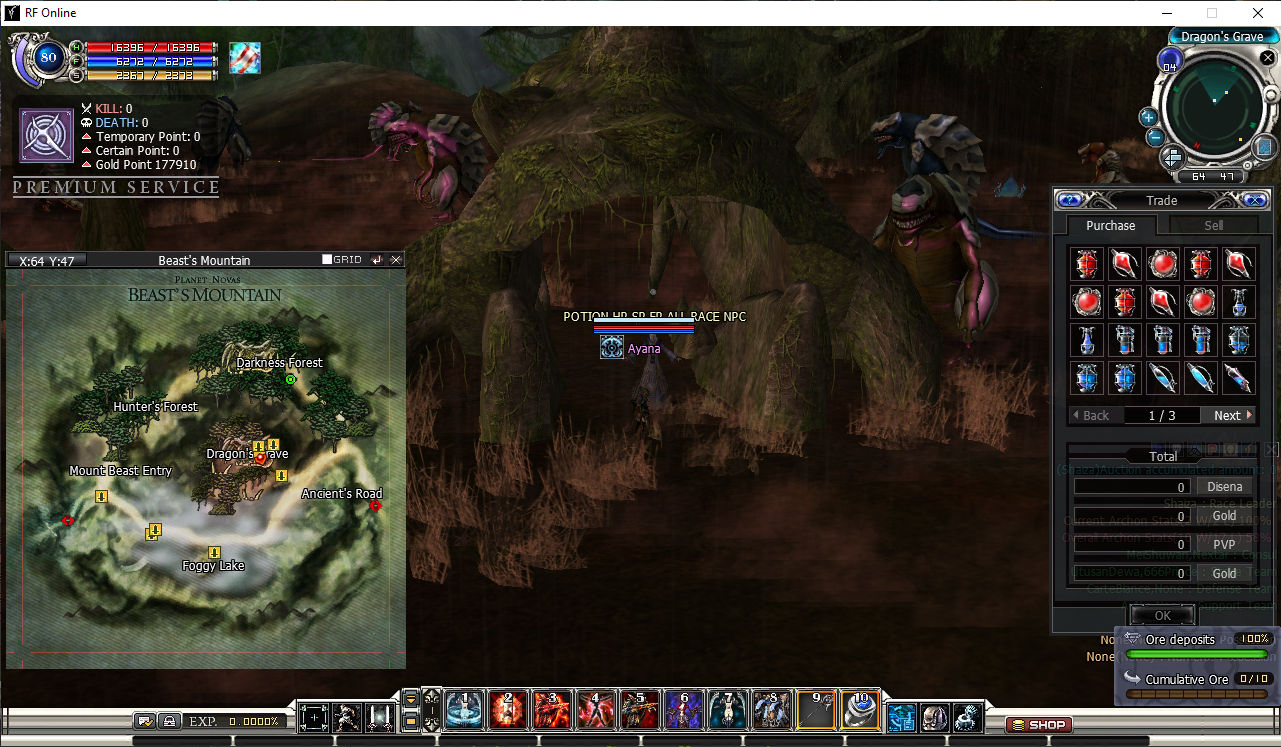Click the Ore deposits progress bar
The width and height of the screenshot is (1281, 747).
(1195, 653)
